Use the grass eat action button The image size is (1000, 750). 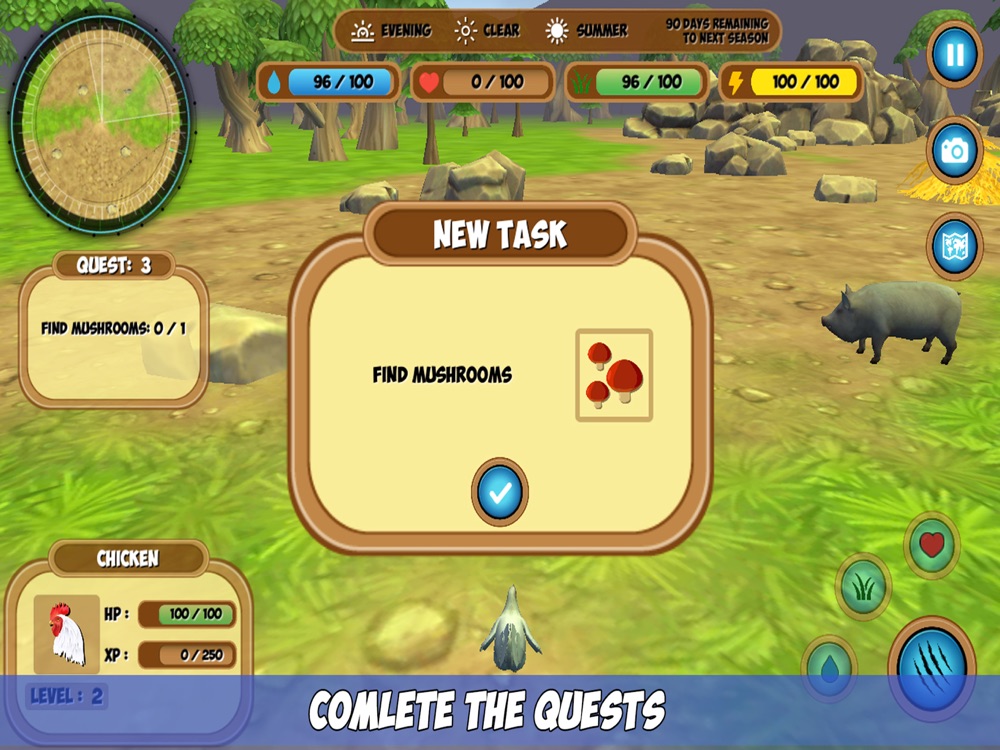[x=863, y=587]
